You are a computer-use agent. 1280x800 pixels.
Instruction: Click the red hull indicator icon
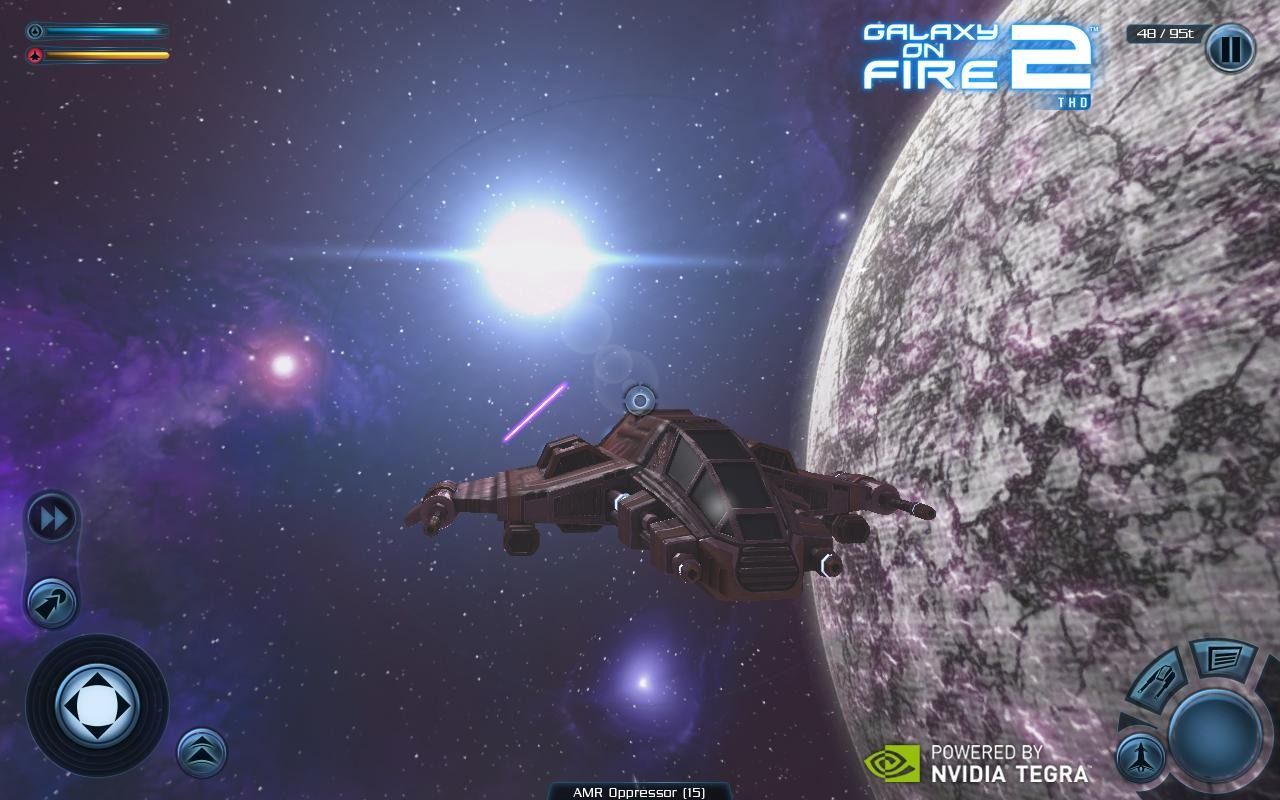(x=34, y=56)
